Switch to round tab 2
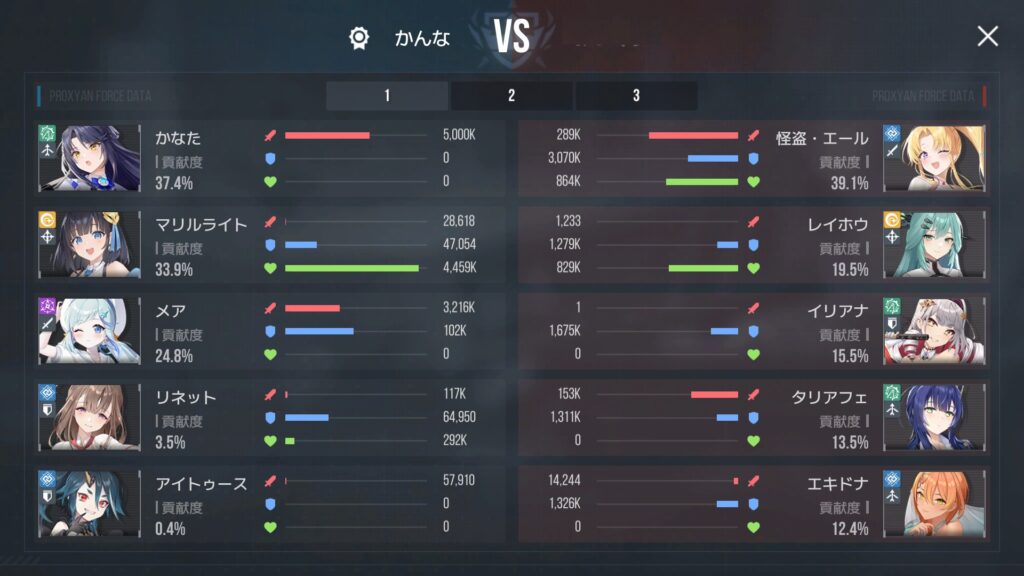The height and width of the screenshot is (576, 1024). point(511,96)
